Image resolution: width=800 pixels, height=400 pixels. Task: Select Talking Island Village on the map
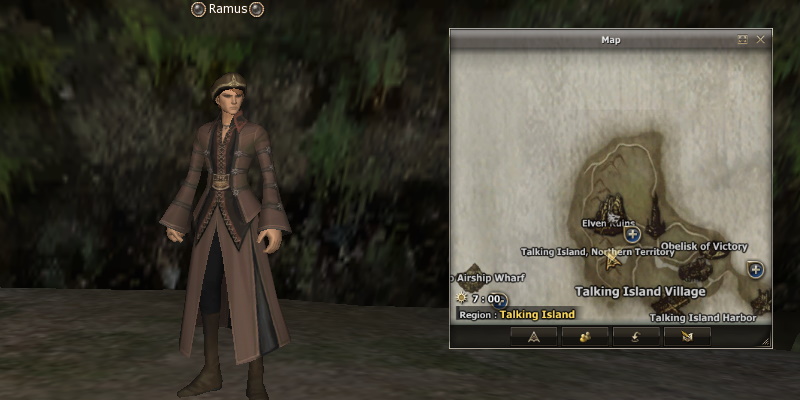[x=640, y=291]
